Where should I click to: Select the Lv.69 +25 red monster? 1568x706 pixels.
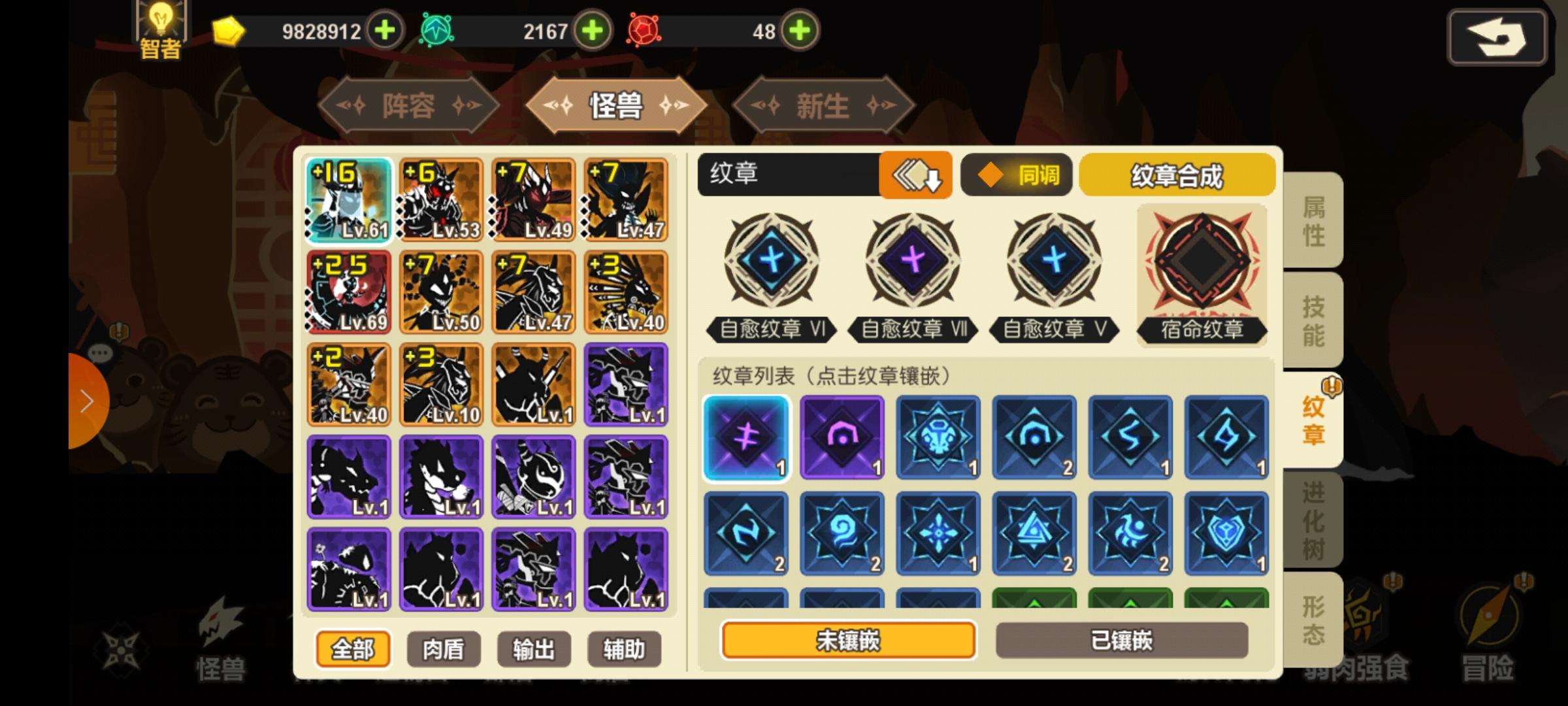click(348, 292)
